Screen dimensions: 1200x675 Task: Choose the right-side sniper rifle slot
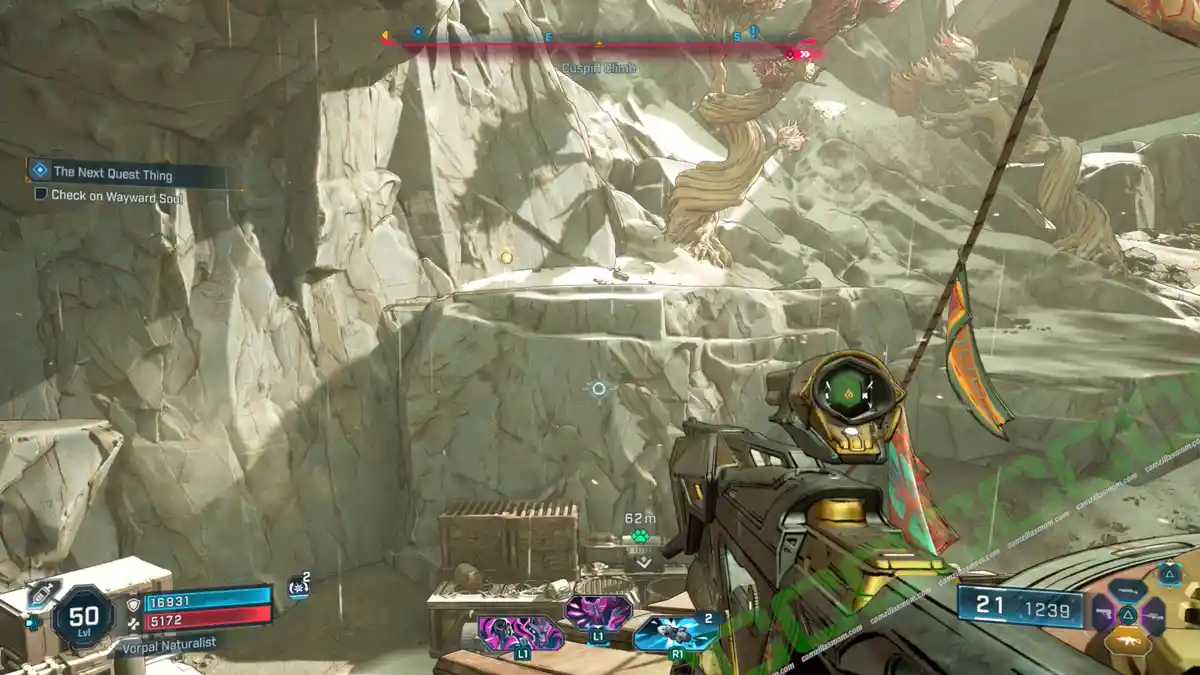click(1152, 614)
